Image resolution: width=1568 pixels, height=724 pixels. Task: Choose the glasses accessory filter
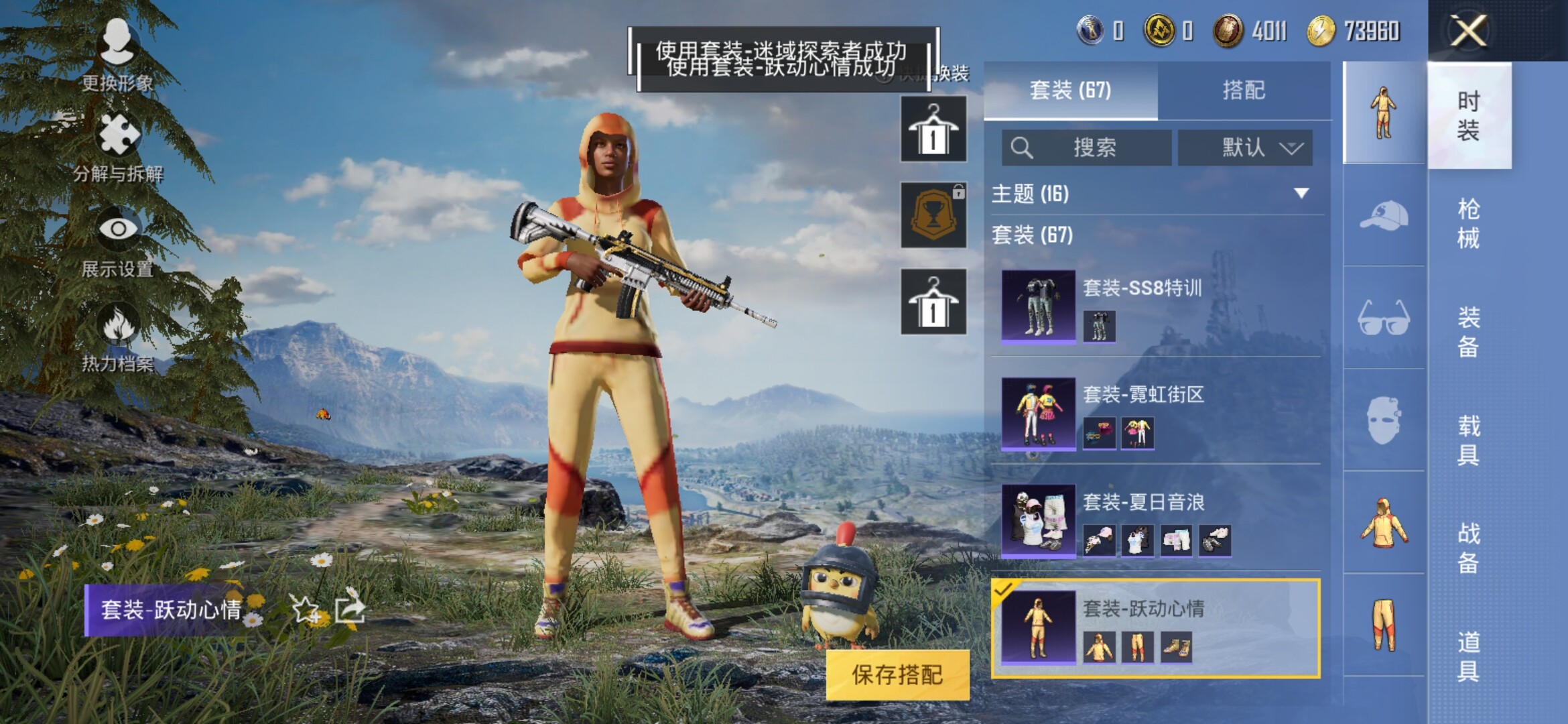point(1384,318)
